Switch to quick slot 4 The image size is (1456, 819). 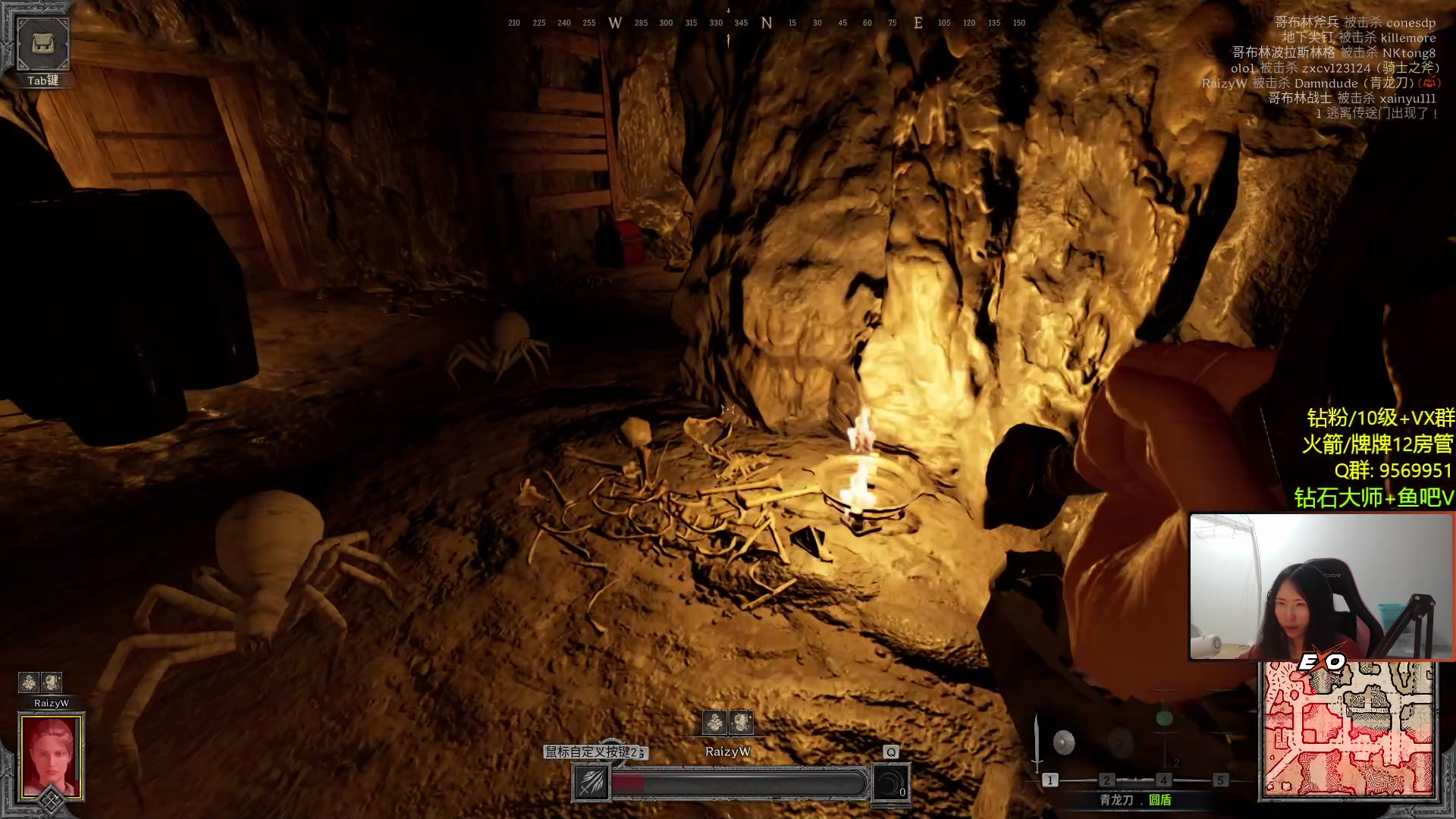[1163, 780]
